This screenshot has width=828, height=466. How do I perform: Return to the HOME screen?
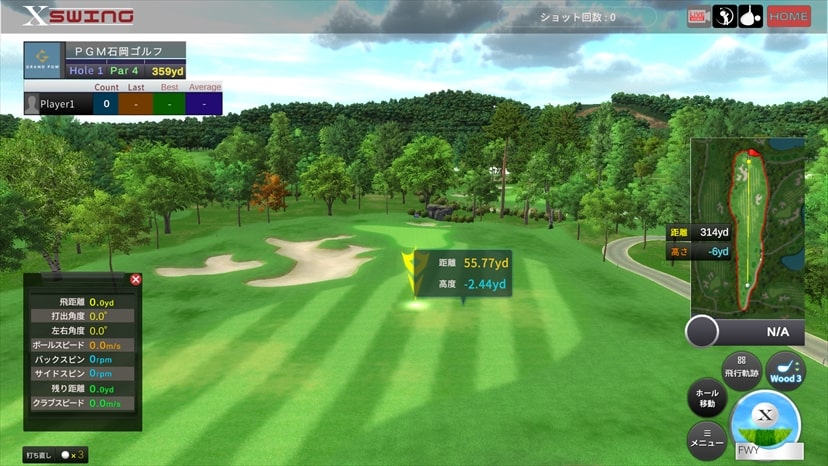tap(789, 17)
